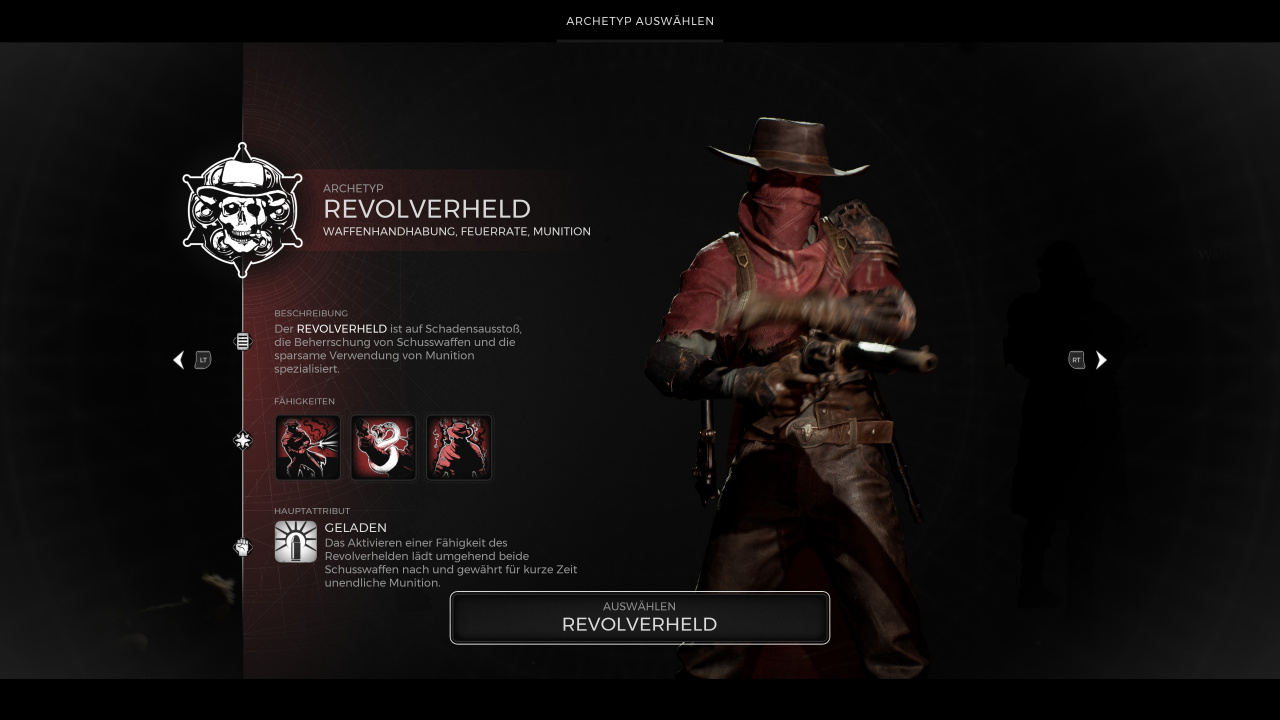
Task: Select the gunslinger firing pistol ability icon
Action: coord(308,448)
